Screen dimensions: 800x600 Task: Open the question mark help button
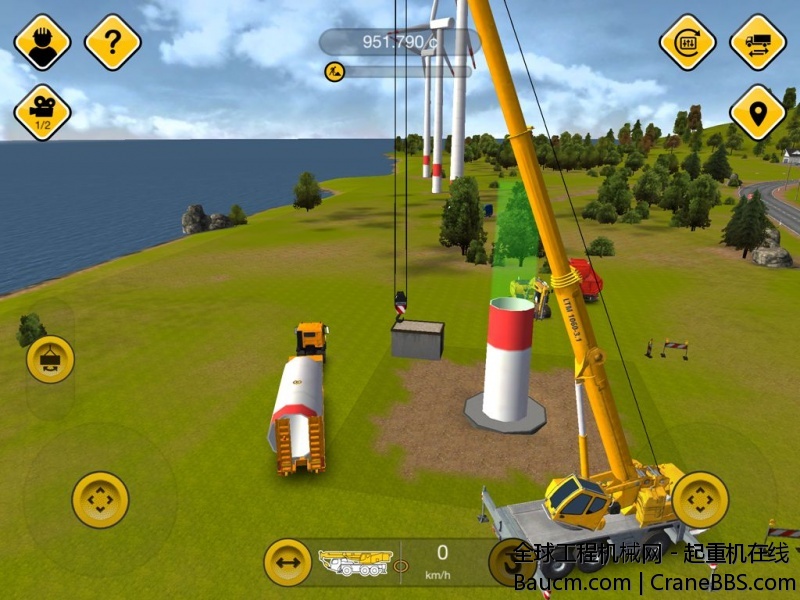tap(113, 42)
